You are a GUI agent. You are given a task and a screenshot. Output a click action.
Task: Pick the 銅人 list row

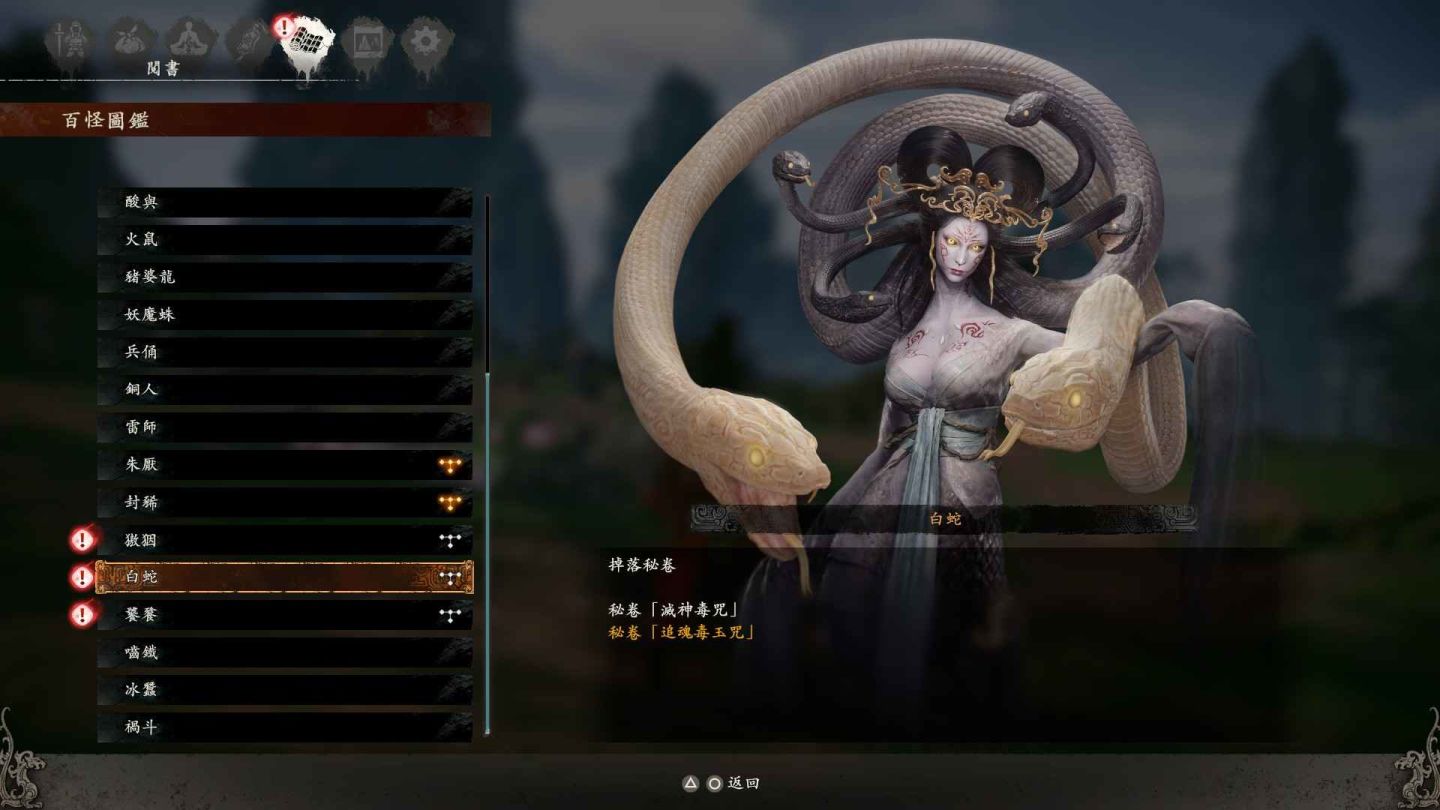pos(285,389)
